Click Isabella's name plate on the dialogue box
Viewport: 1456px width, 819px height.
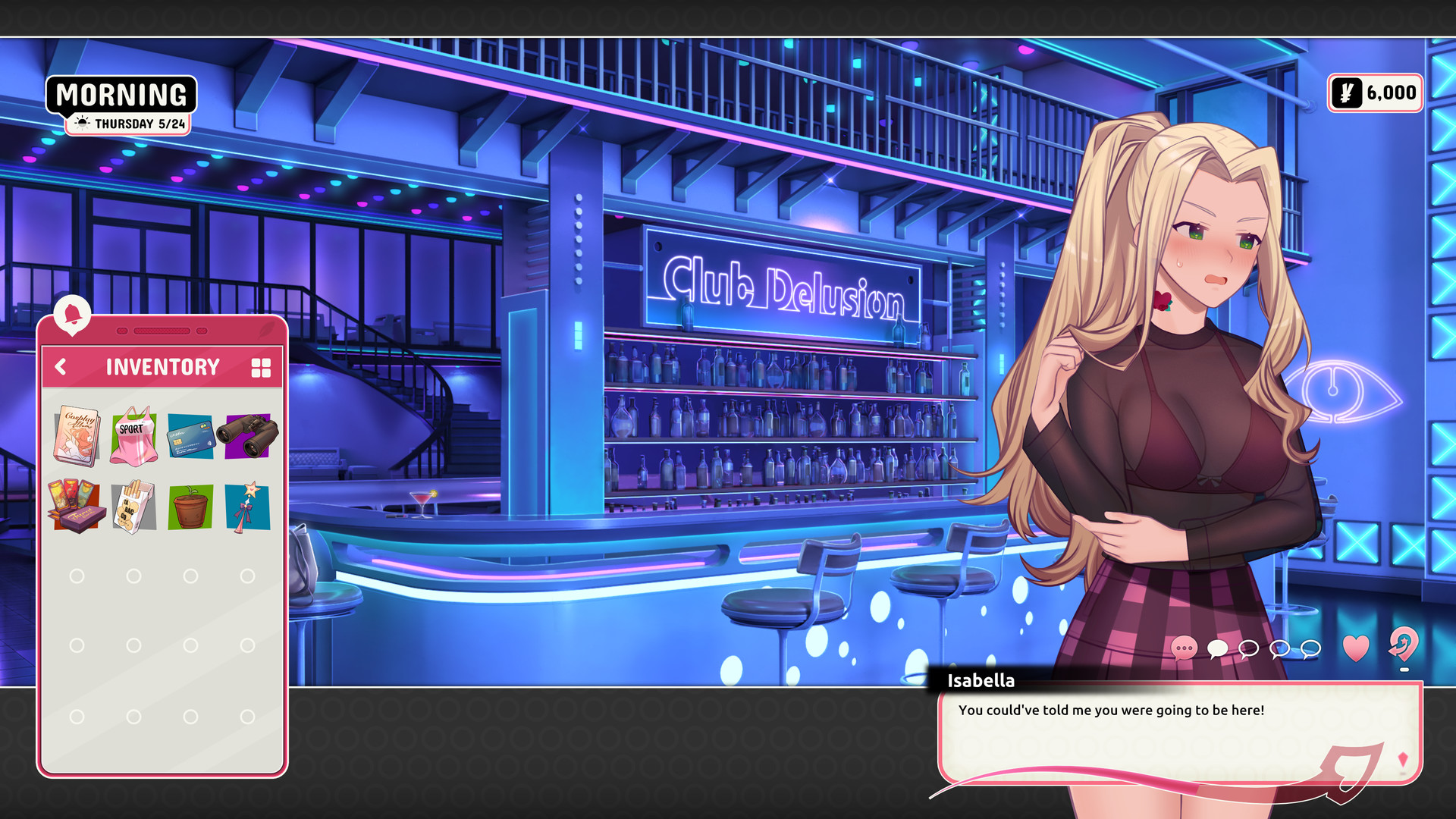pyautogui.click(x=981, y=681)
